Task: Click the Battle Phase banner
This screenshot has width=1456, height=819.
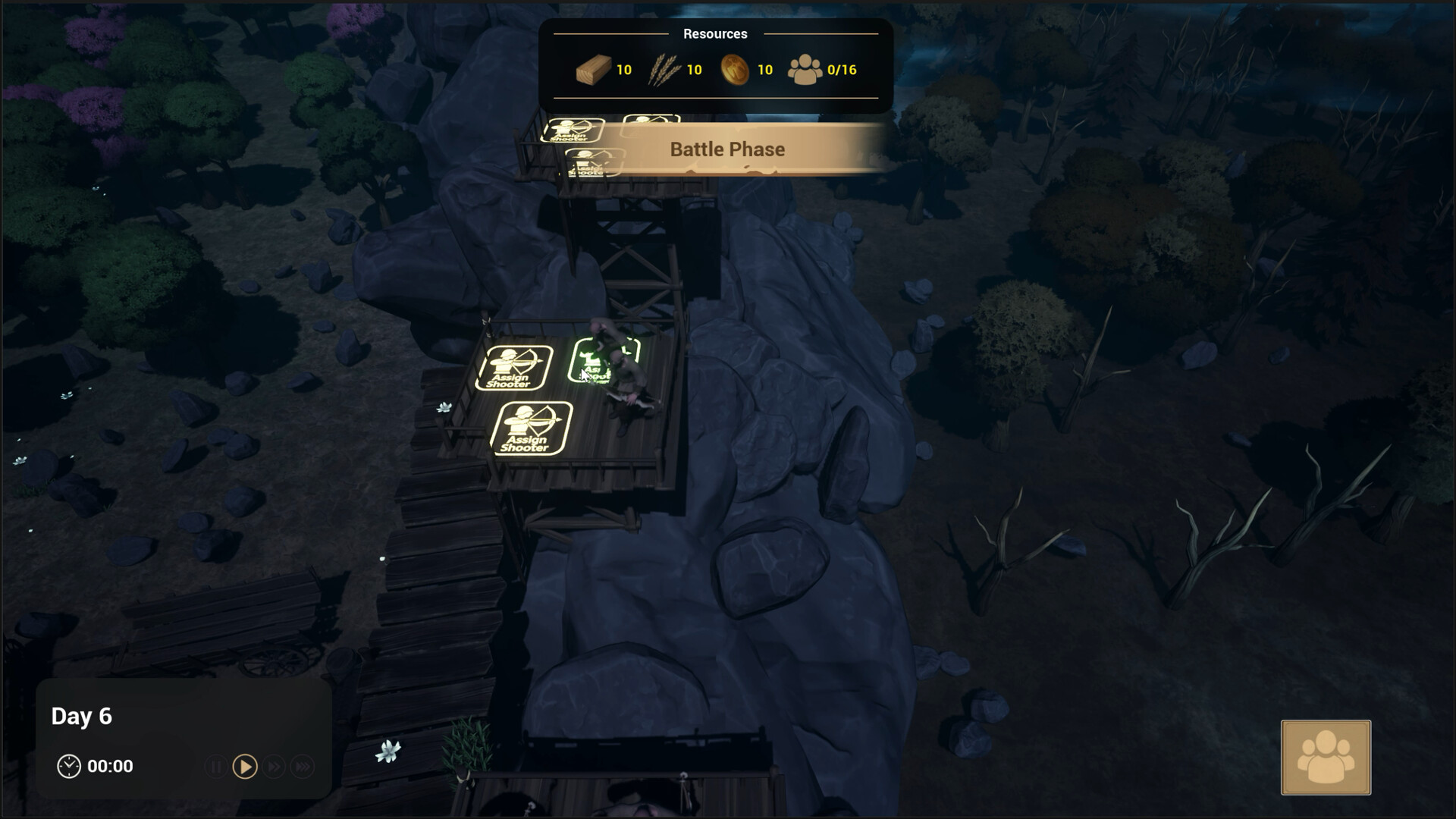Action: coord(726,149)
